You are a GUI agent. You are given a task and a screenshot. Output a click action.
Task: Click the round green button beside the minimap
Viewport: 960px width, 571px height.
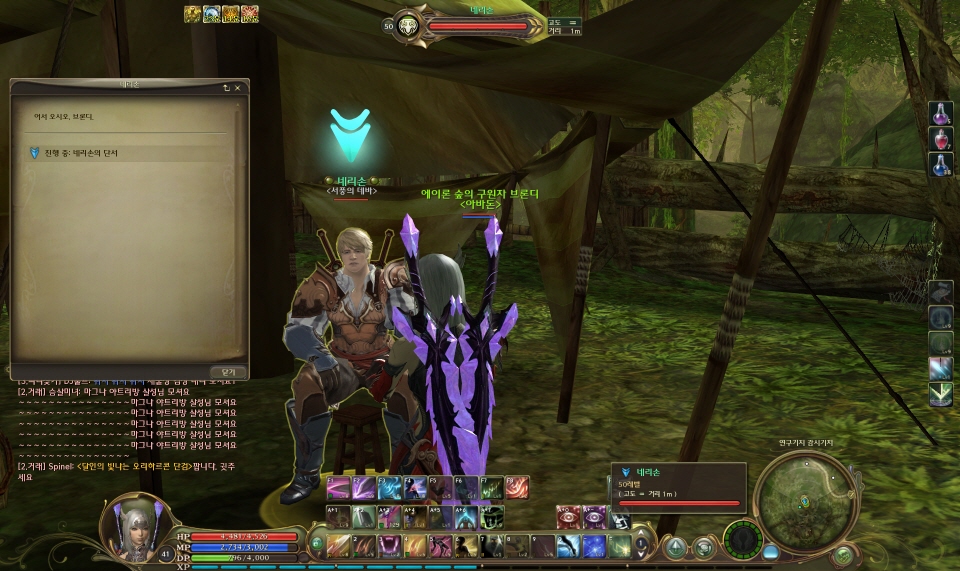tap(843, 554)
